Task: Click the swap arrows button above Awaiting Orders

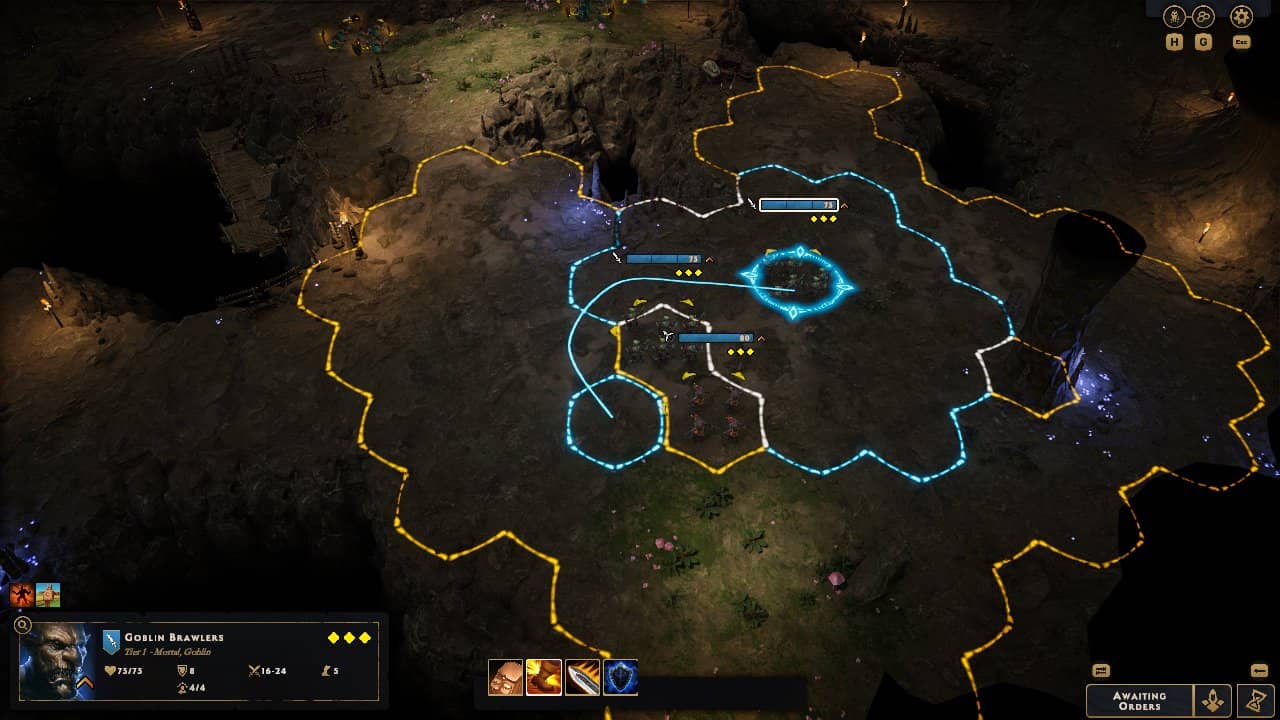Action: [x=1101, y=670]
